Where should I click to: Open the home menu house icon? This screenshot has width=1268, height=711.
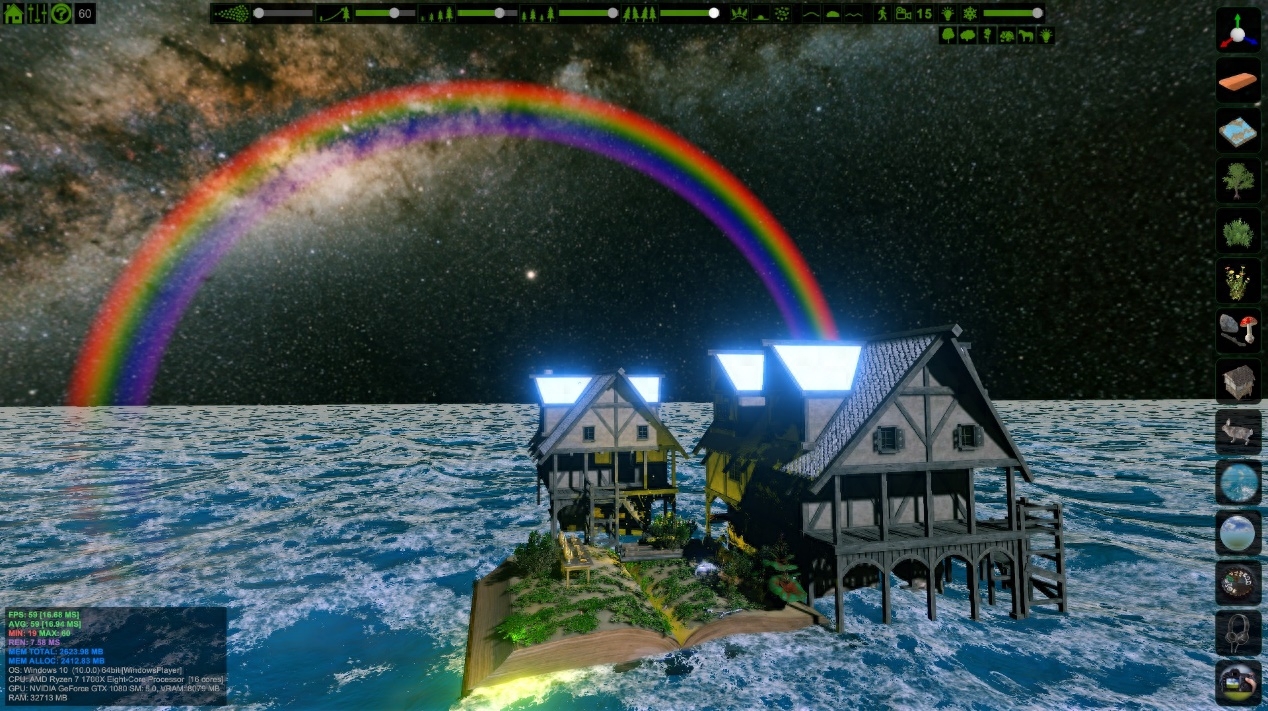pyautogui.click(x=14, y=14)
